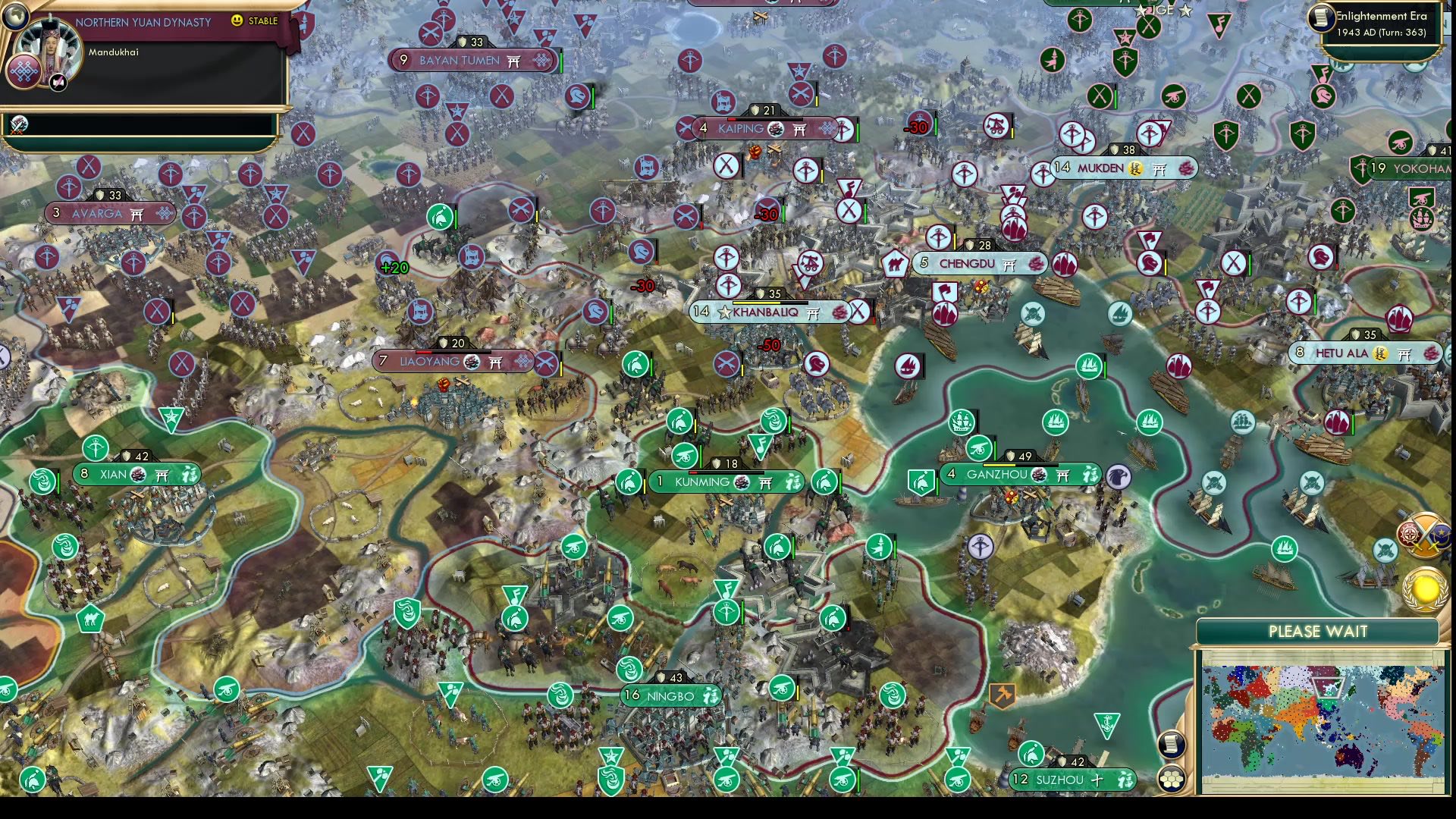The width and height of the screenshot is (1456, 819).
Task: Click the war declaration icon under the civ banner
Action: (19, 126)
